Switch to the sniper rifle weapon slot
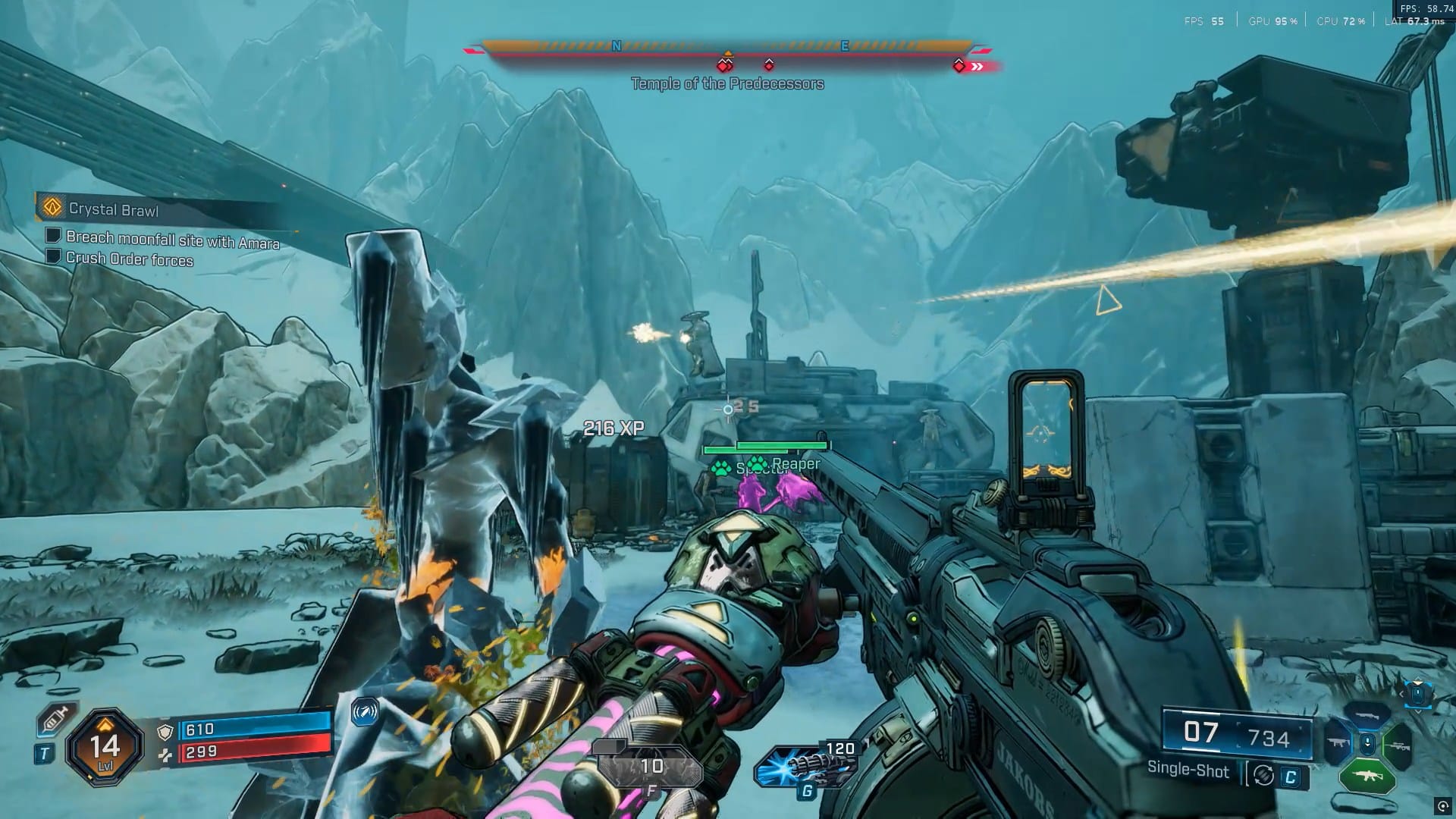Screen dimensions: 1456x819 point(1399,746)
